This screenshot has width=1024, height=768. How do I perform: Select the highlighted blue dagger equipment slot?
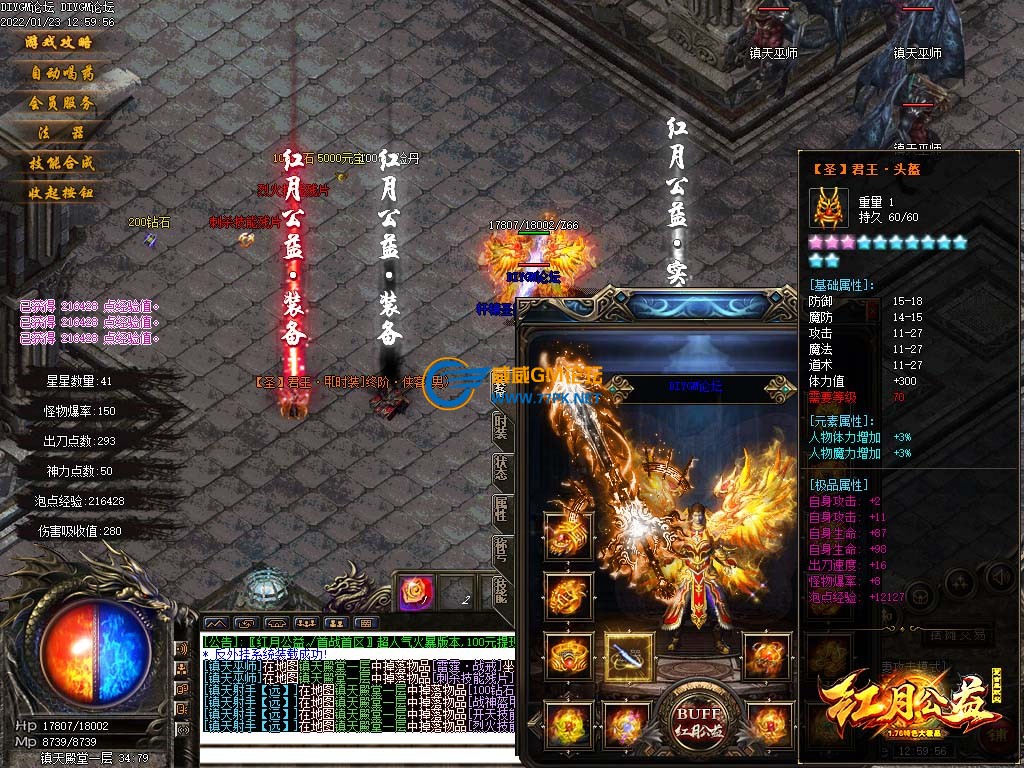pyautogui.click(x=629, y=657)
